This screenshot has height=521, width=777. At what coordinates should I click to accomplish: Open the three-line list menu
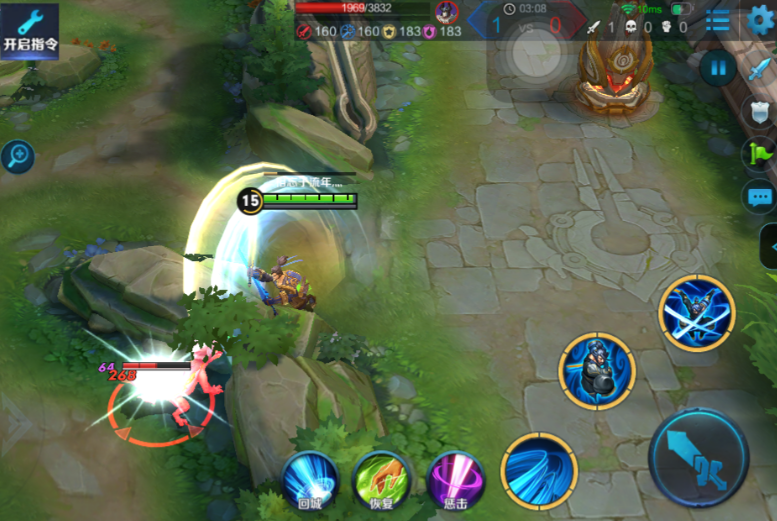coord(717,20)
